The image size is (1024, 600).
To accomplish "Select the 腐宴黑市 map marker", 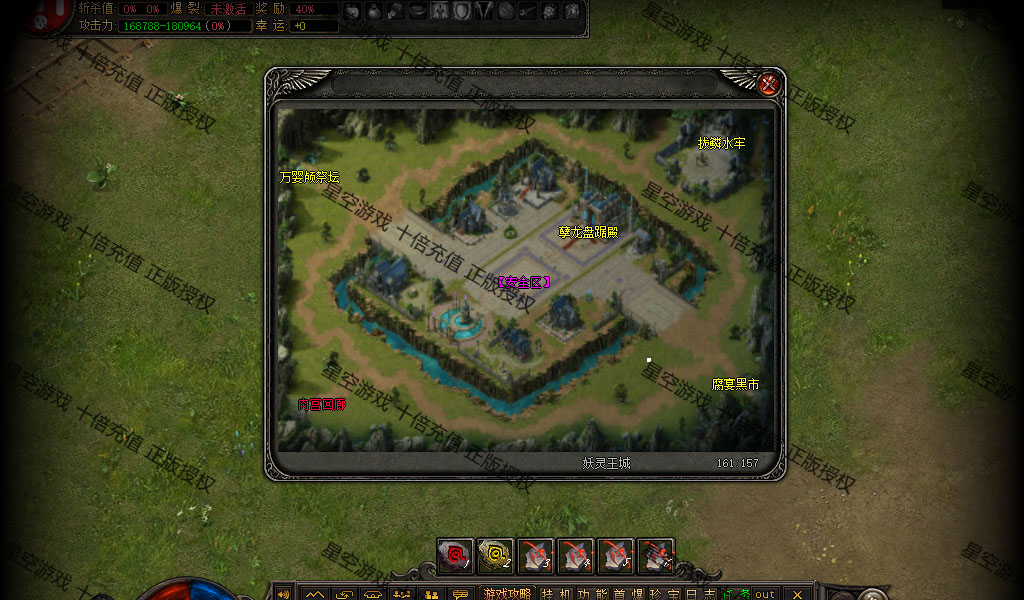I will (x=735, y=384).
